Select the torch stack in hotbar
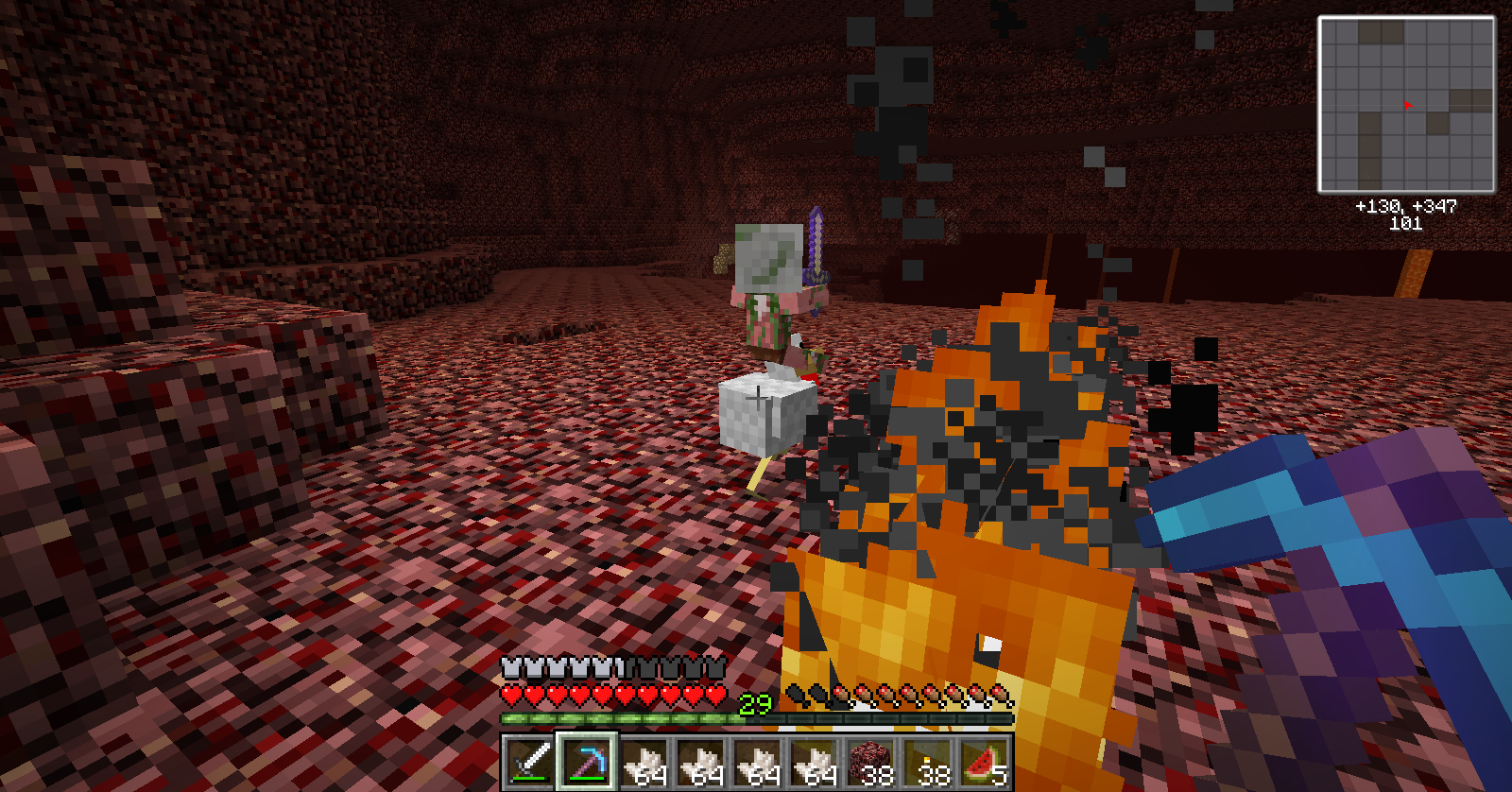The width and height of the screenshot is (1512, 792). coord(928,762)
